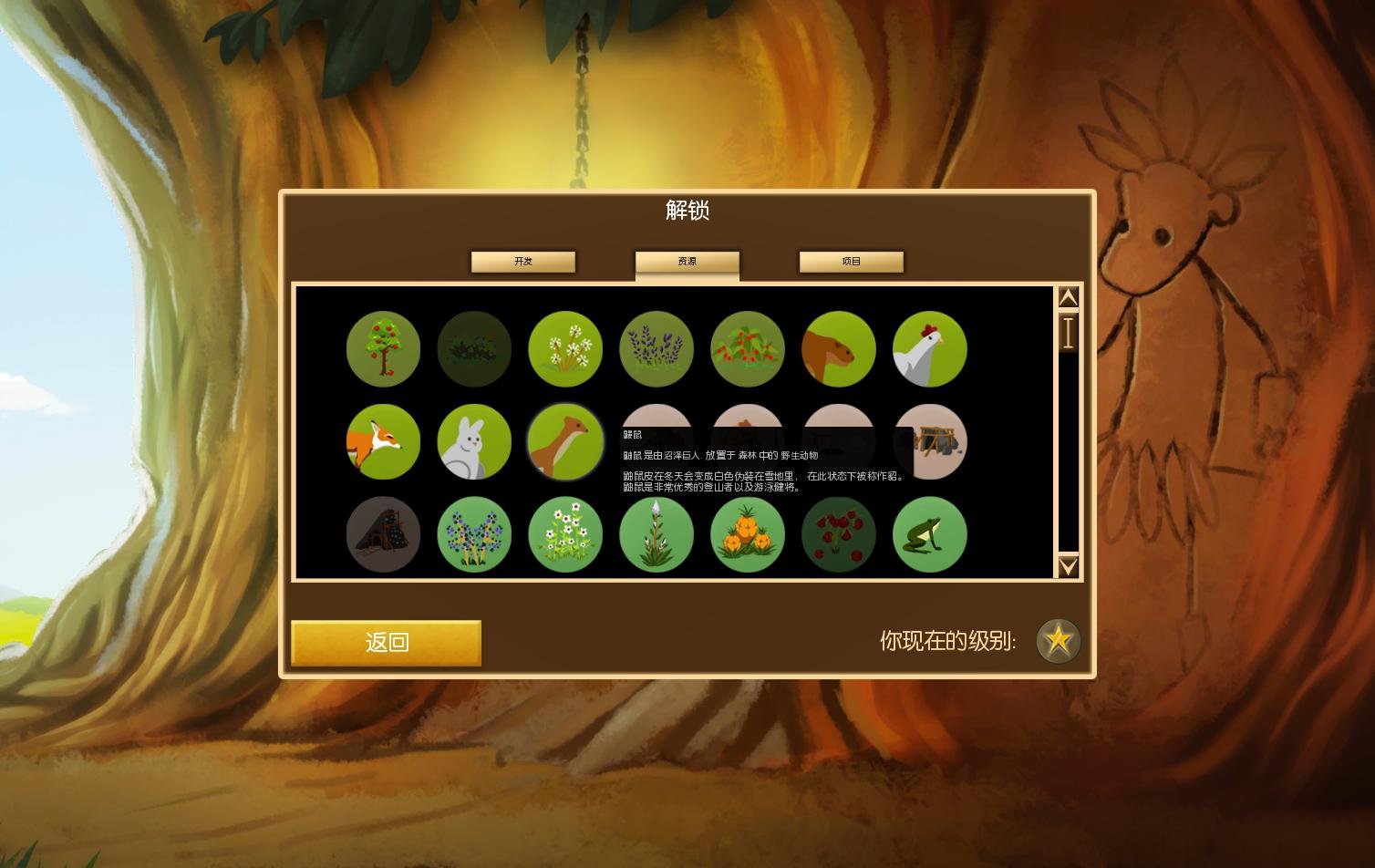
Task: Select the apple tree resource icon
Action: pyautogui.click(x=383, y=348)
